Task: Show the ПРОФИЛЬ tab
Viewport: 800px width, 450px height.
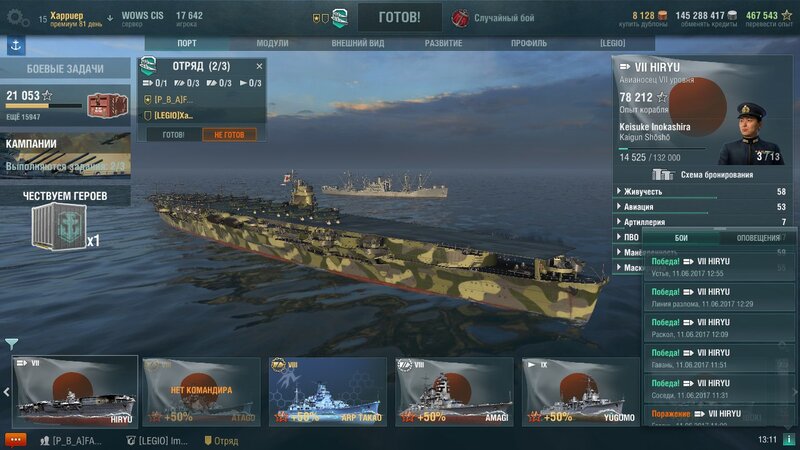Action: (529, 44)
